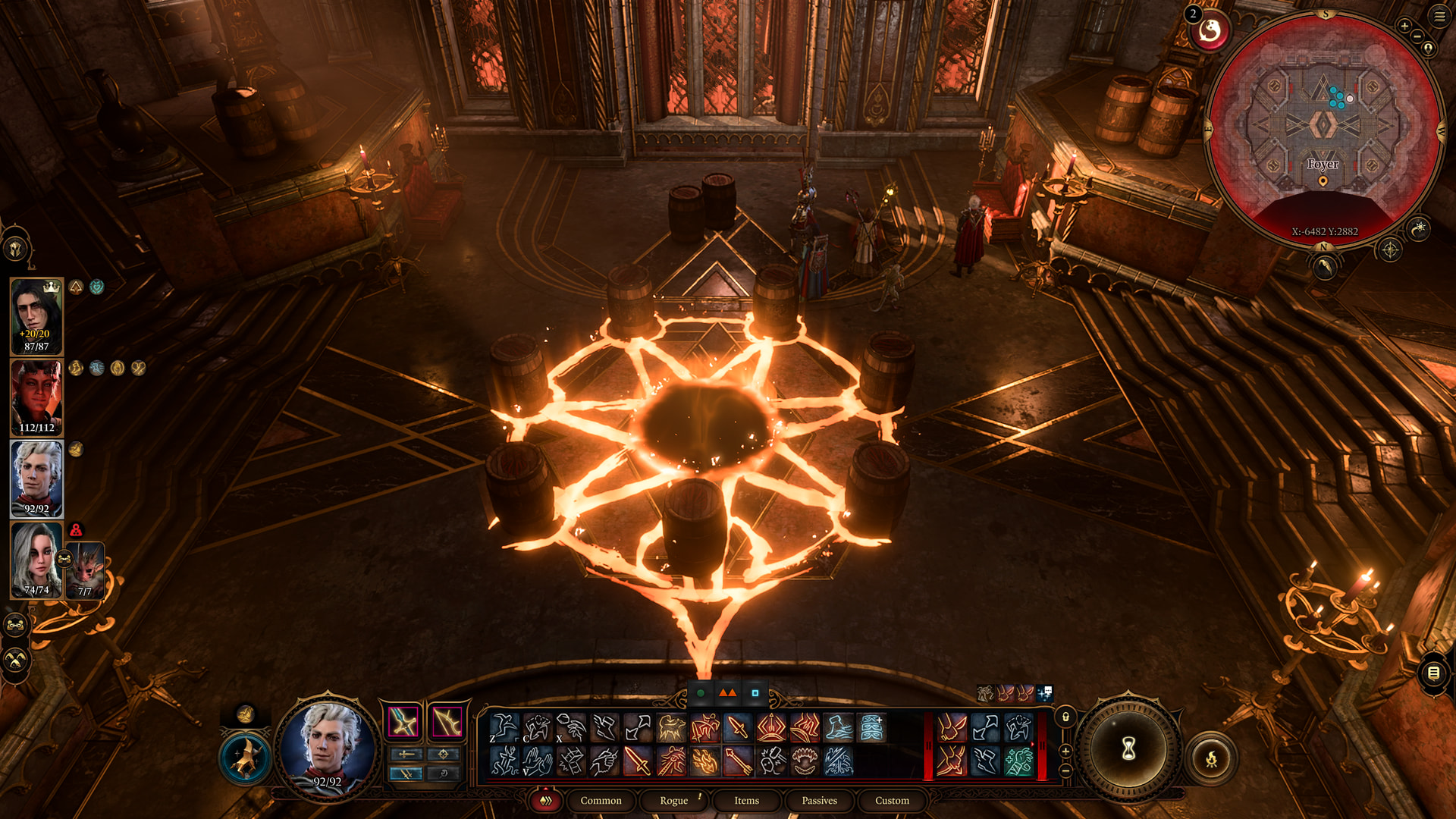The width and height of the screenshot is (1456, 819).
Task: Click the hourglass end turn button
Action: [x=1128, y=749]
